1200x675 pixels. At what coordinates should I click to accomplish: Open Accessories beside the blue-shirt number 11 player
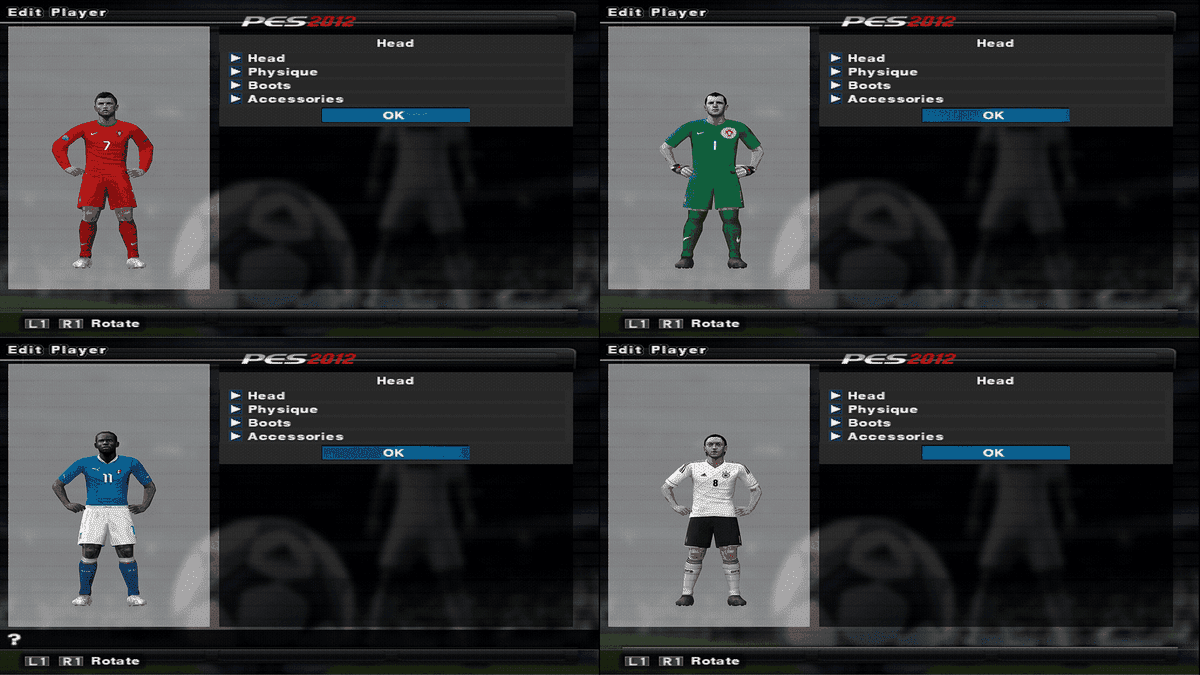(x=295, y=436)
